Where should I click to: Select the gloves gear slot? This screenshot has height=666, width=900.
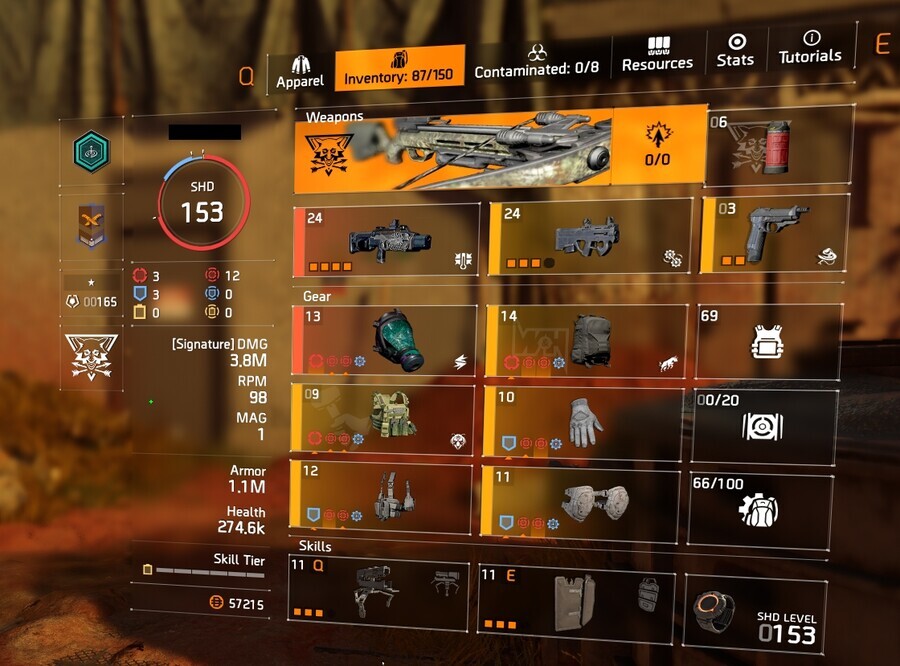[584, 418]
